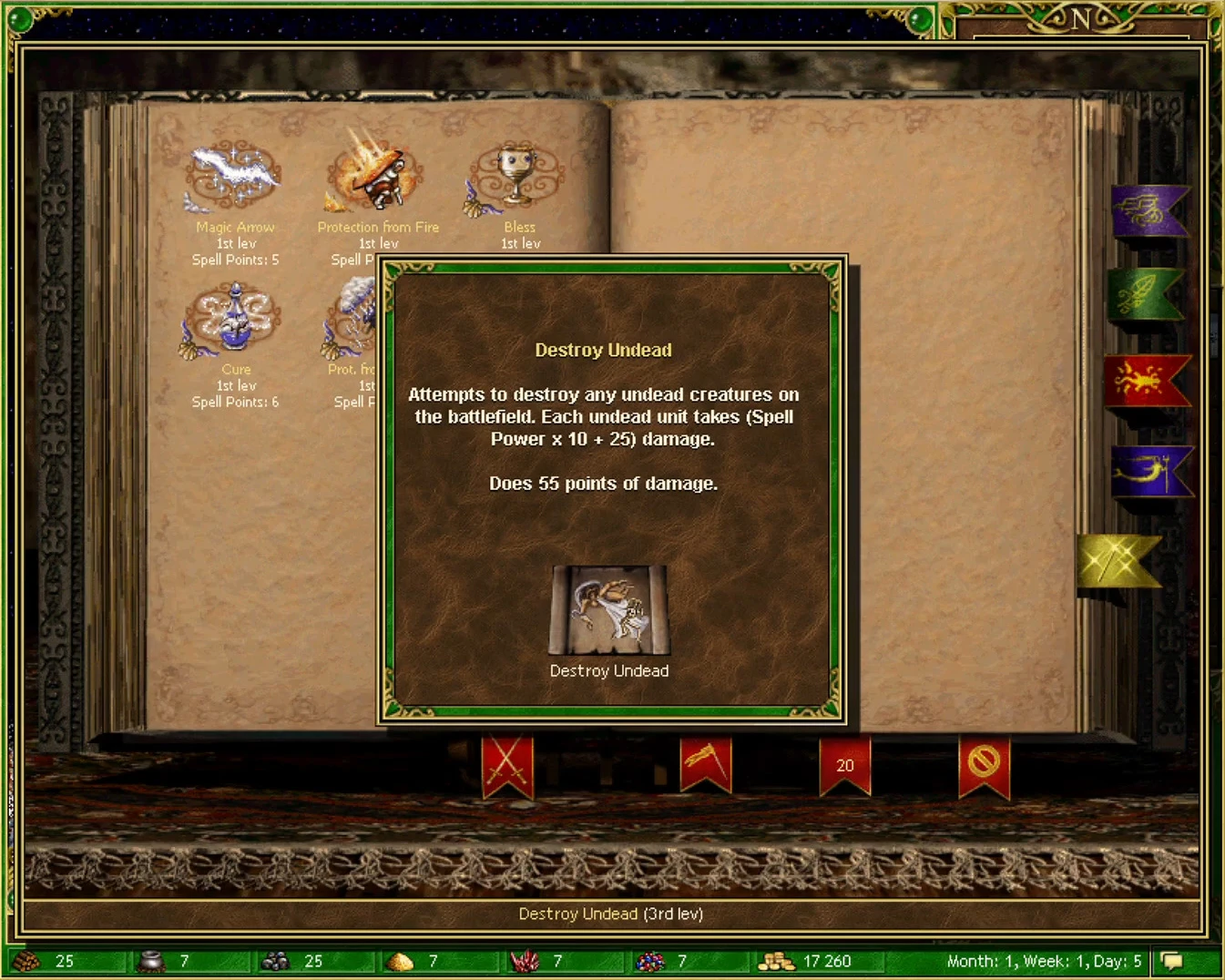This screenshot has height=980, width=1225.
Task: Show all spells with the gold wand bookmark
Action: 1120,559
